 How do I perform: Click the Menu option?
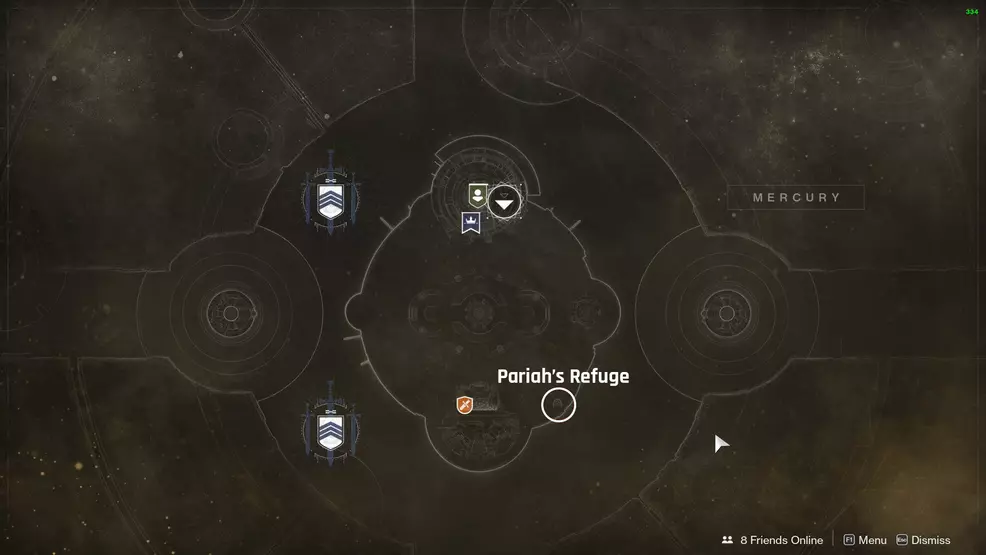point(865,540)
